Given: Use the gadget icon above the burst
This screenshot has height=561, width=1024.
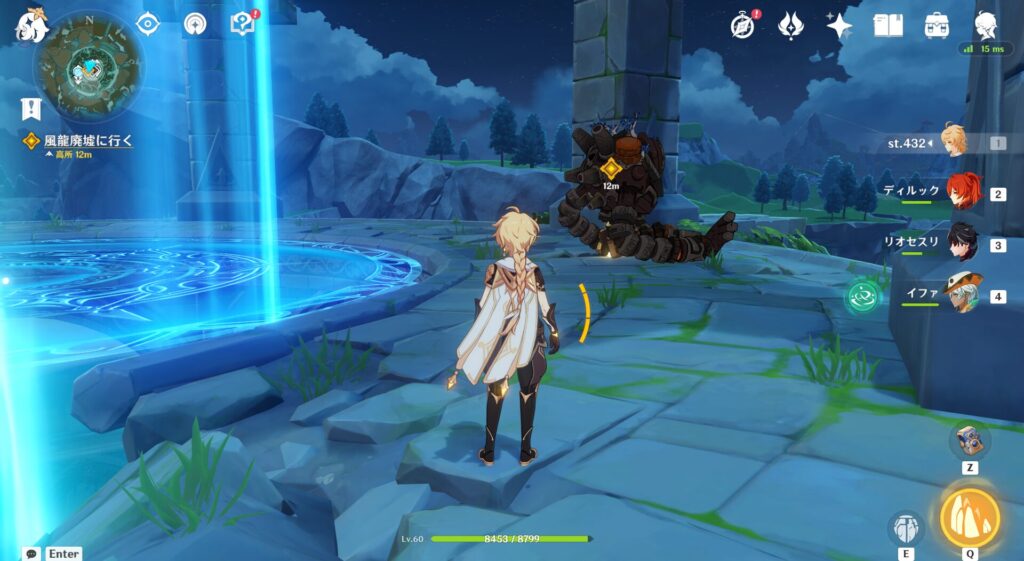Looking at the screenshot, I should [970, 440].
